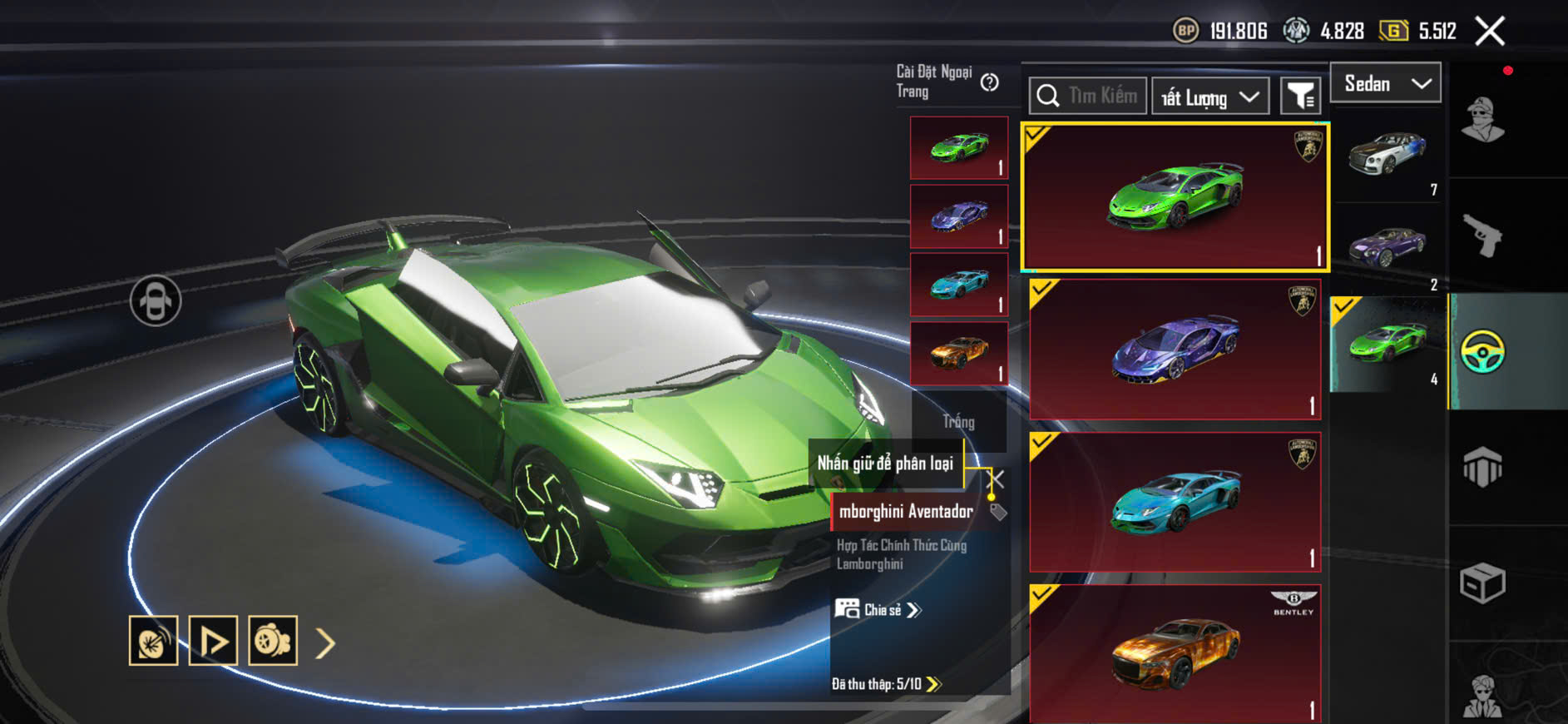Open the filter funnel button
1568x724 pixels.
(x=1299, y=97)
